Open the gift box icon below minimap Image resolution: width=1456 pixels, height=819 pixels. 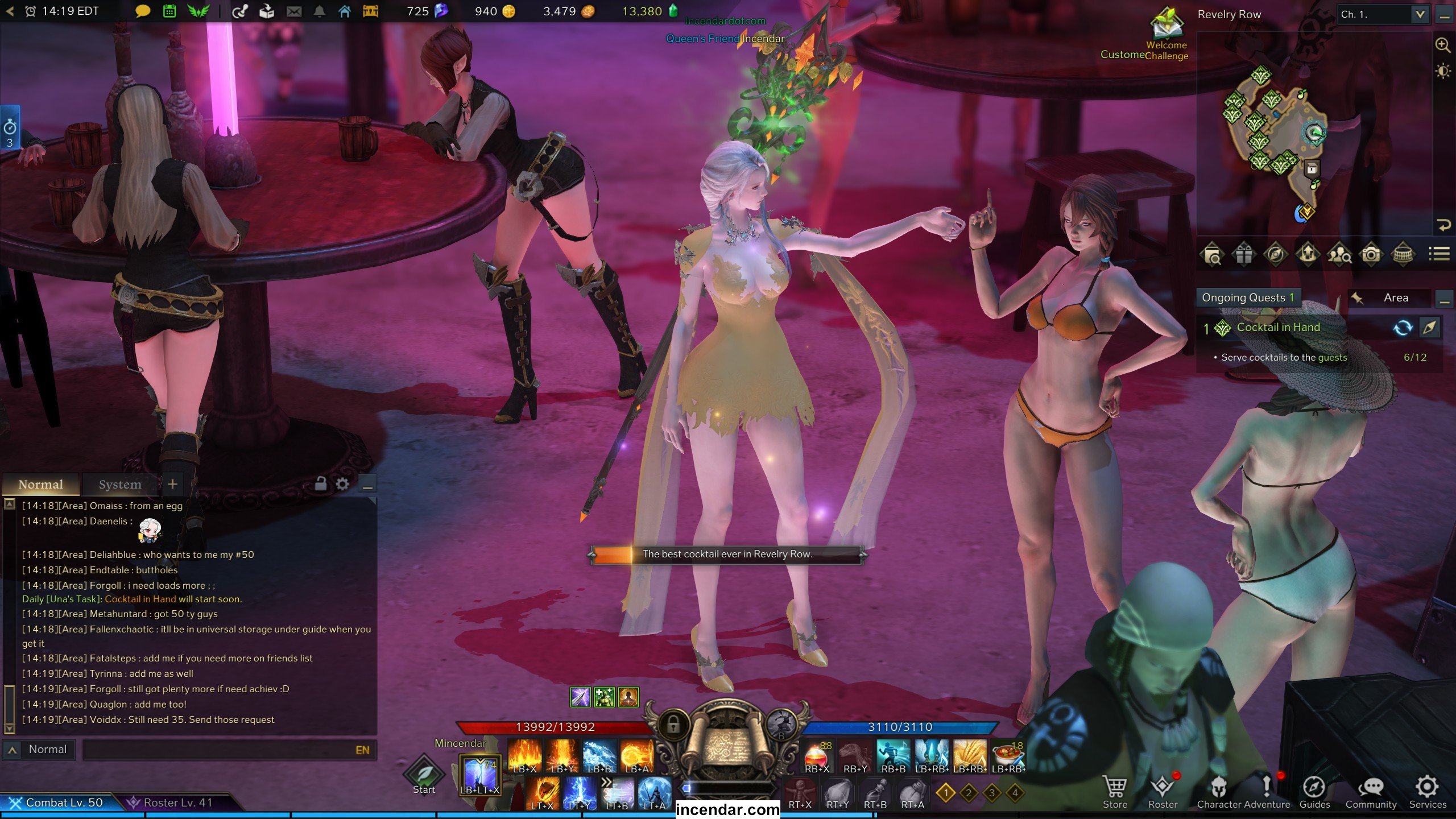click(1243, 254)
